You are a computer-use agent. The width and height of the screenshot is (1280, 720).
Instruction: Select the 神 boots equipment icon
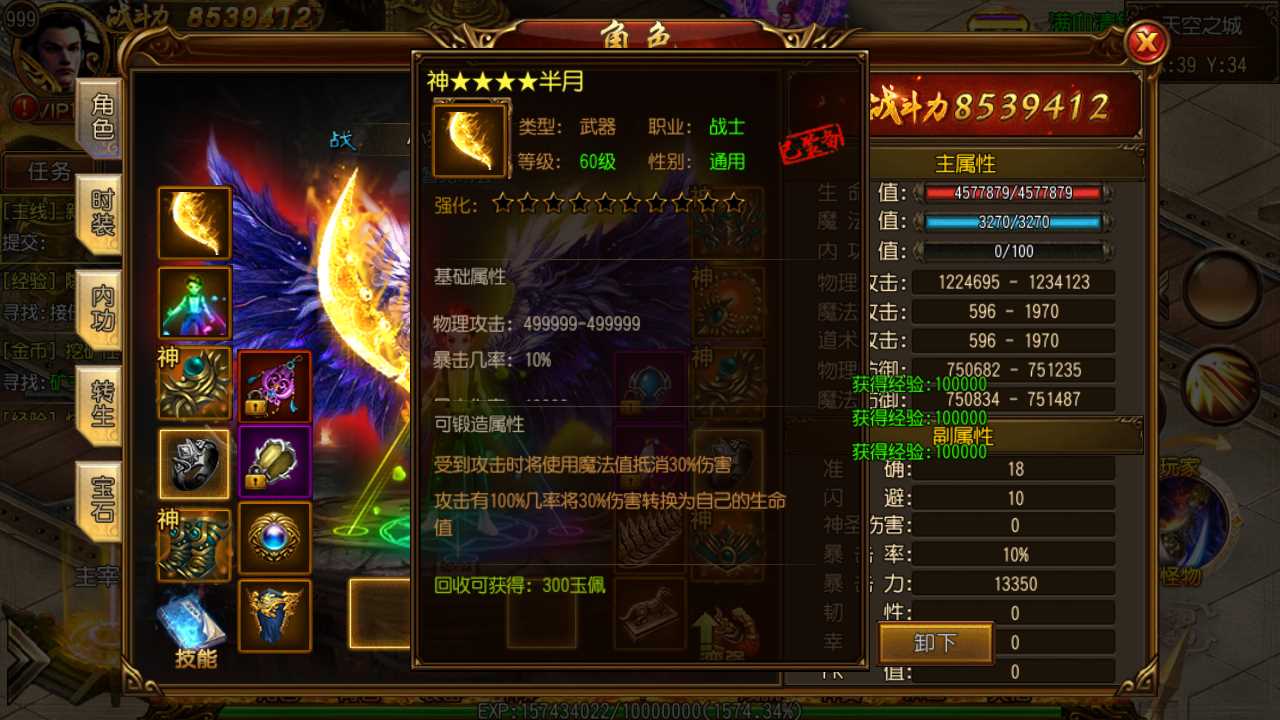pyautogui.click(x=194, y=543)
